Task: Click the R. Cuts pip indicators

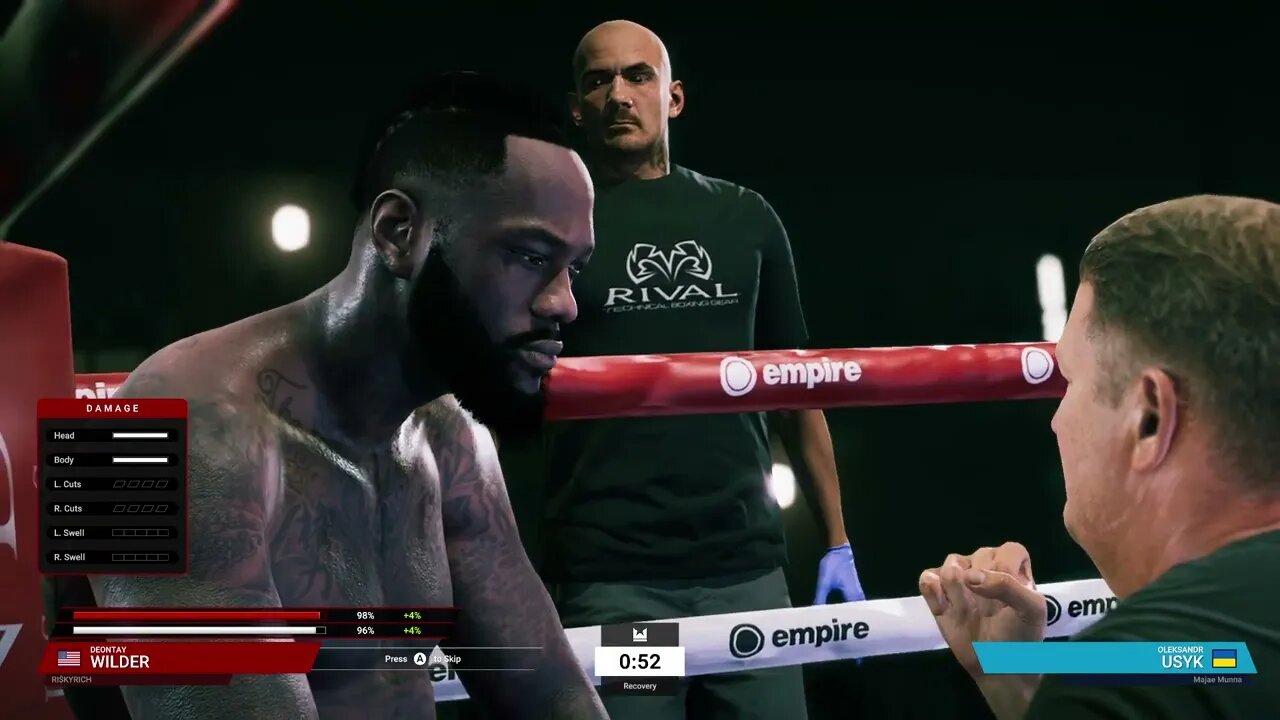Action: [x=141, y=508]
